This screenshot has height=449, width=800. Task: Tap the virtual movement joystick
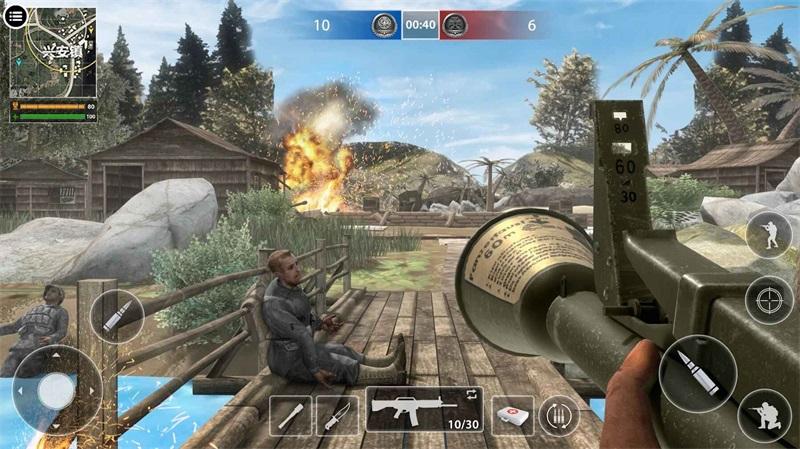click(x=56, y=390)
